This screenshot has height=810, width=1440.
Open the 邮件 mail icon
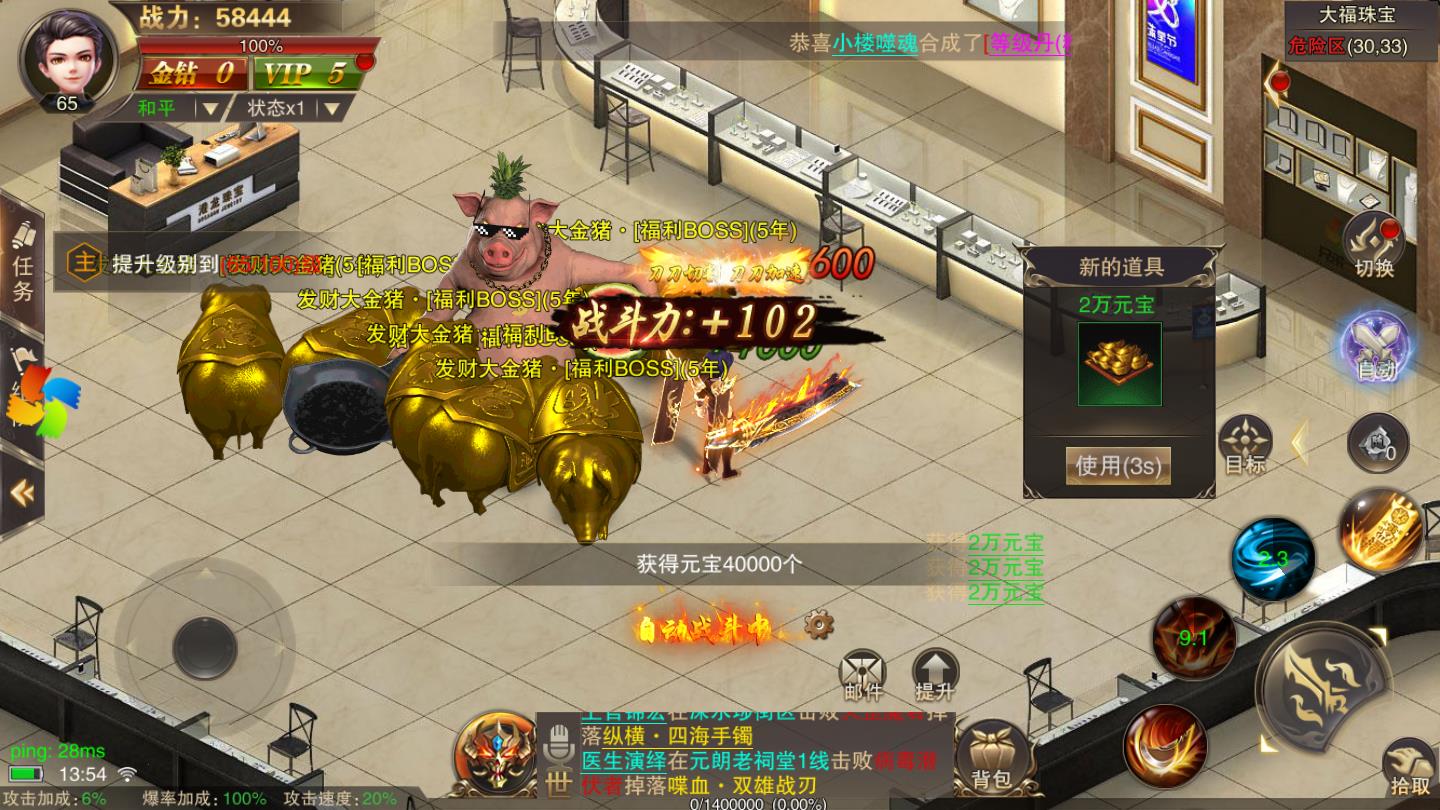[x=863, y=675]
